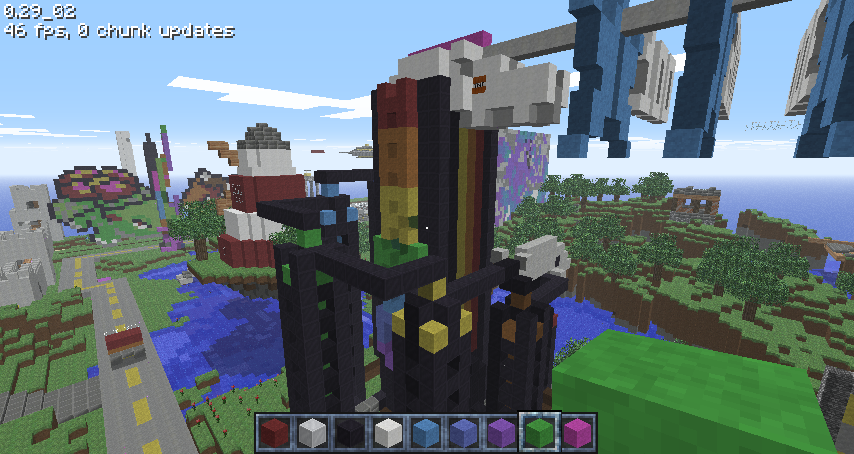Pick the light blue wool slot
Viewport: 854px width, 454px height.
425,433
